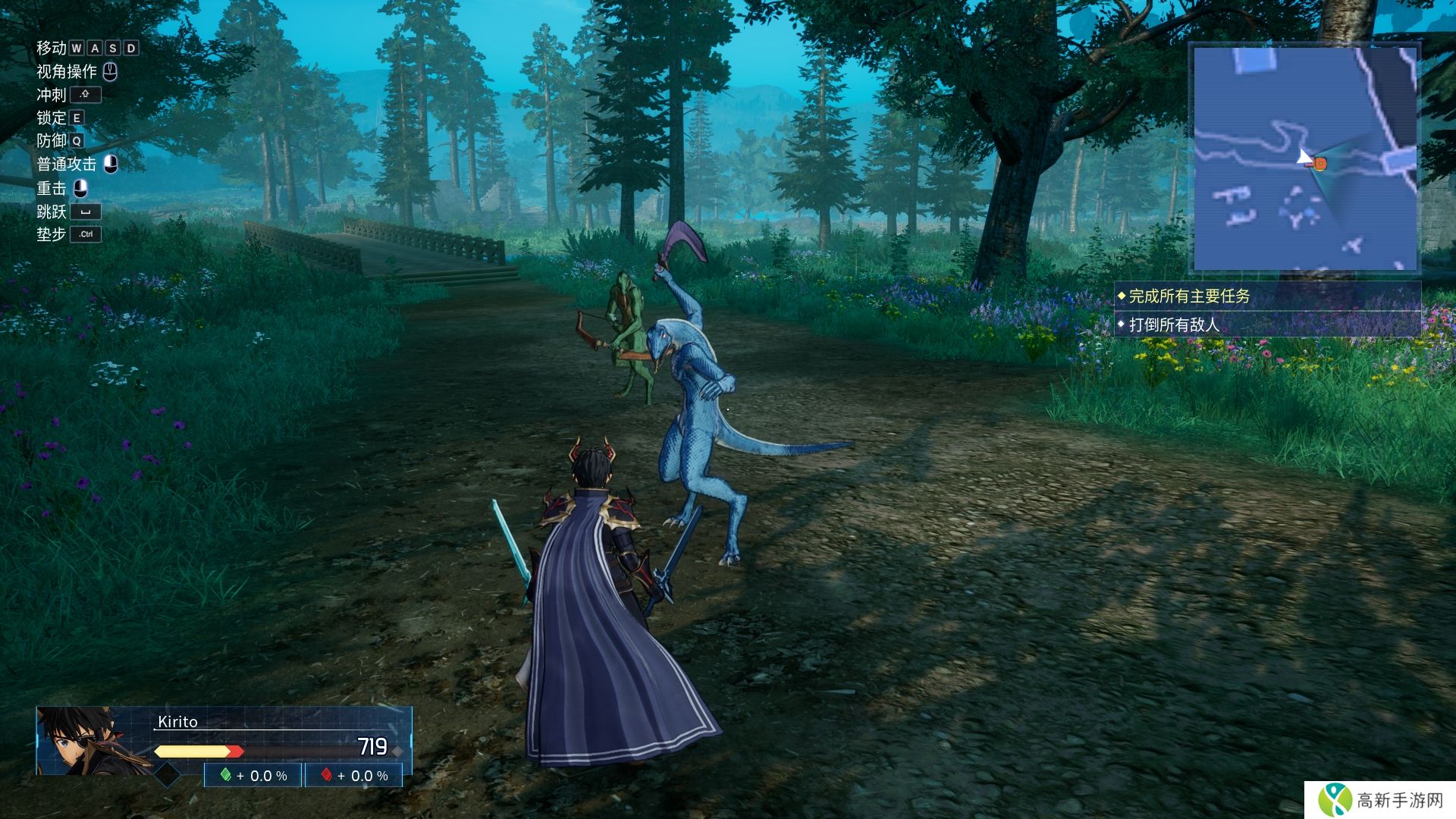Select the 打倒所有敌人 objective entry
This screenshot has height=819, width=1456.
click(1174, 325)
